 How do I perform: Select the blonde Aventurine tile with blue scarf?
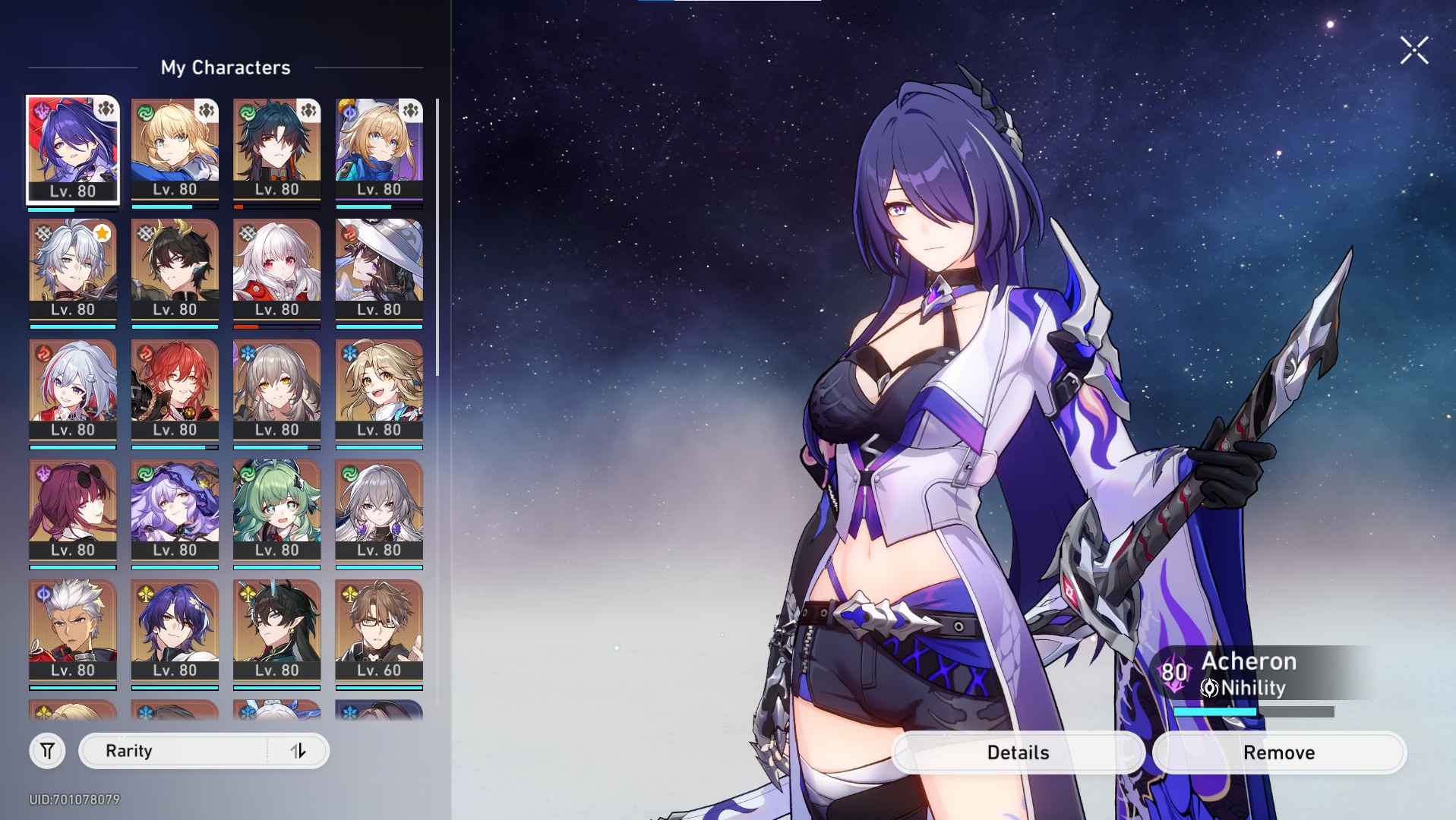tap(379, 150)
